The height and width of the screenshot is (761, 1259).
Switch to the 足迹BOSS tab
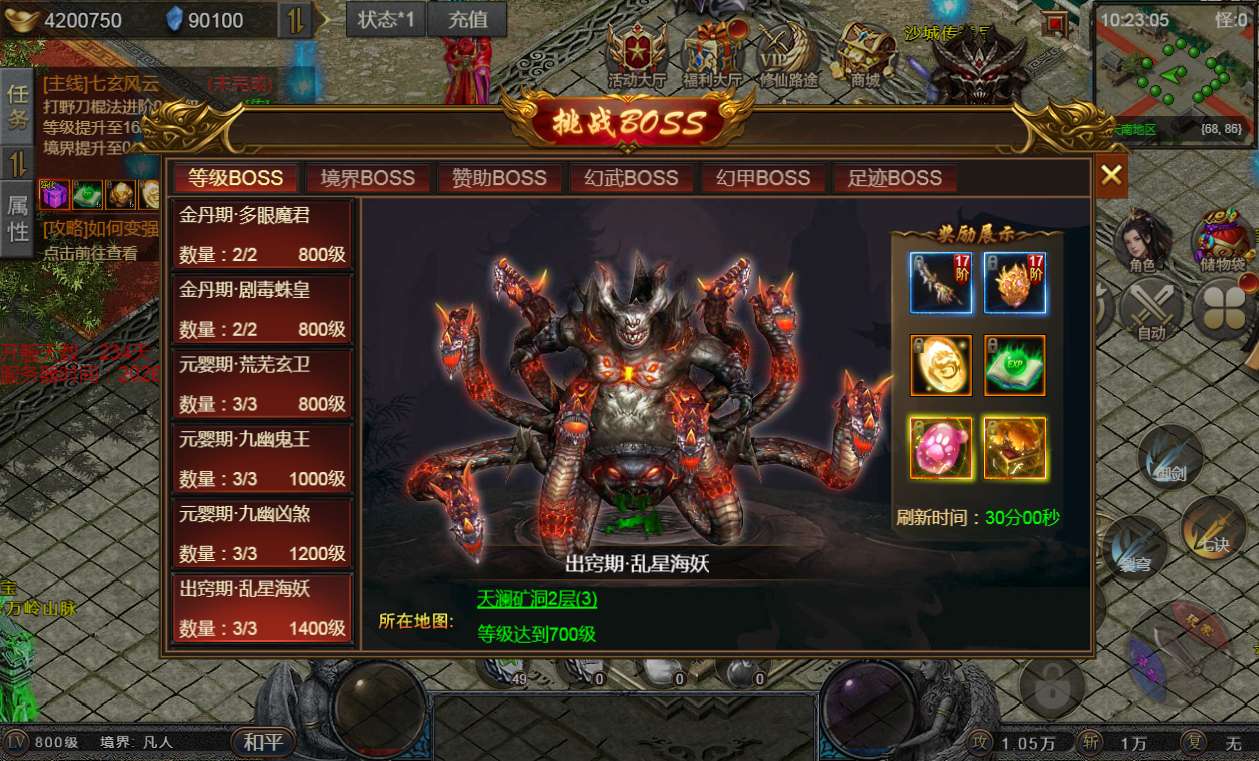click(894, 178)
